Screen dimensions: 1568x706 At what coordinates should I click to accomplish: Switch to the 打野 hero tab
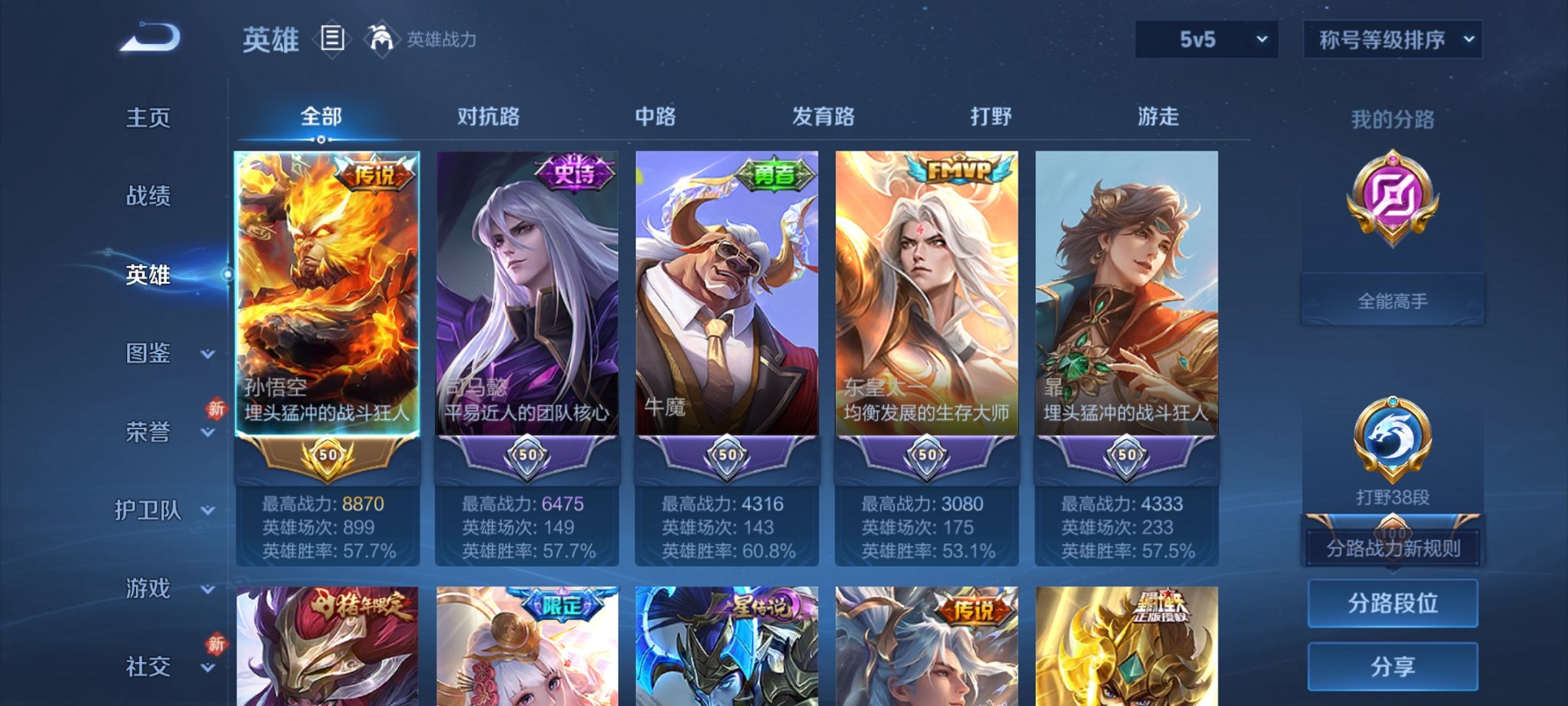[x=991, y=117]
